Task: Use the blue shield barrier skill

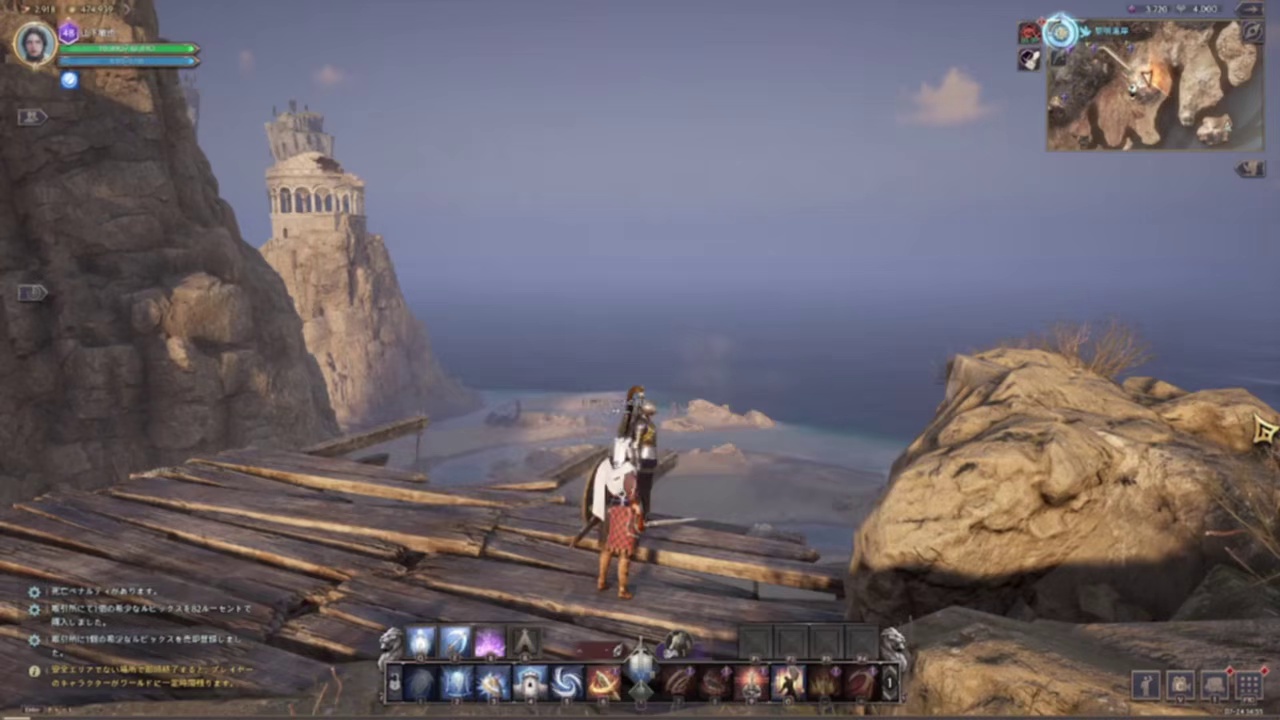Action: tap(457, 683)
